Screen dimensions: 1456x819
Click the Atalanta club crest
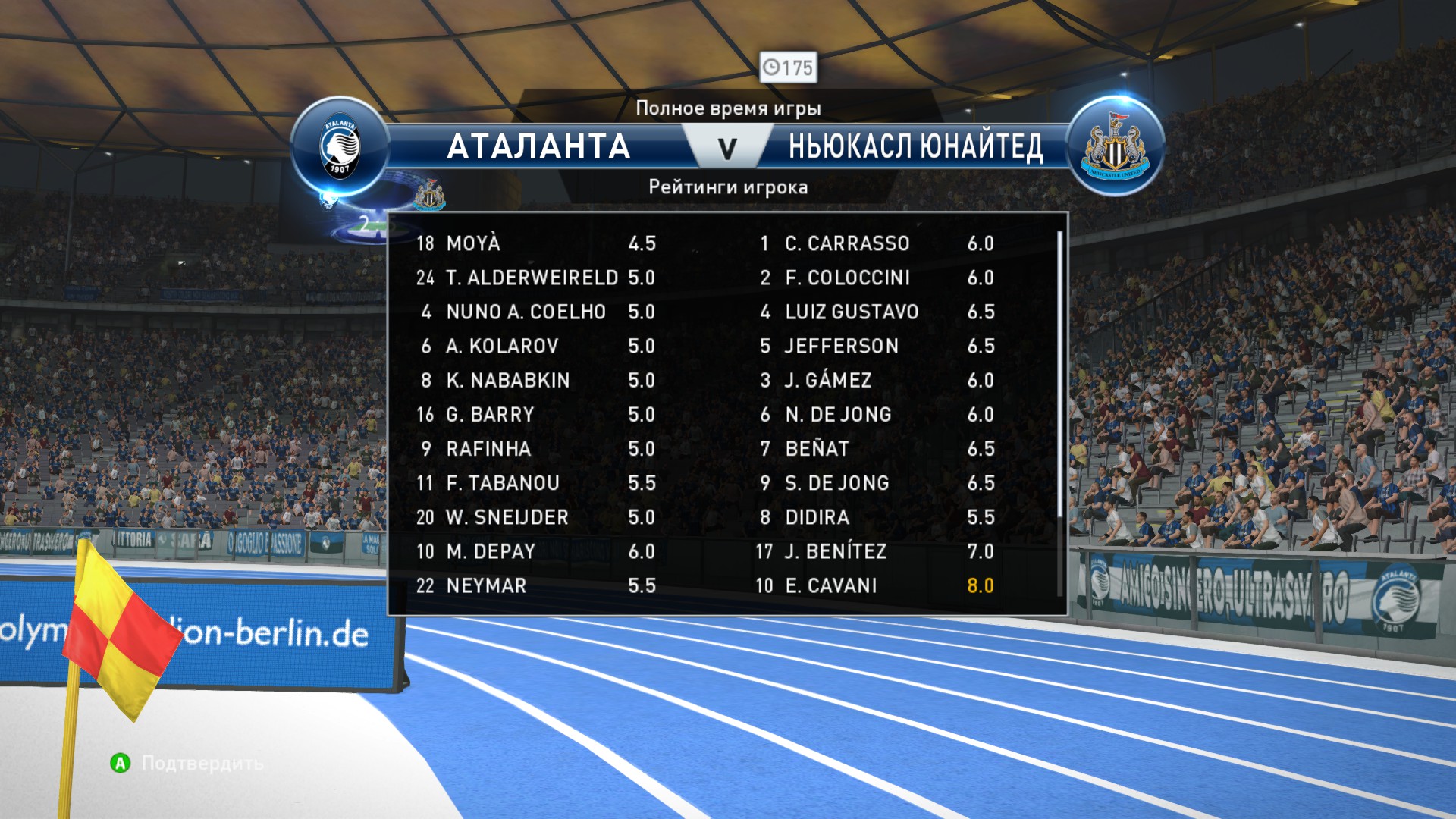[340, 147]
